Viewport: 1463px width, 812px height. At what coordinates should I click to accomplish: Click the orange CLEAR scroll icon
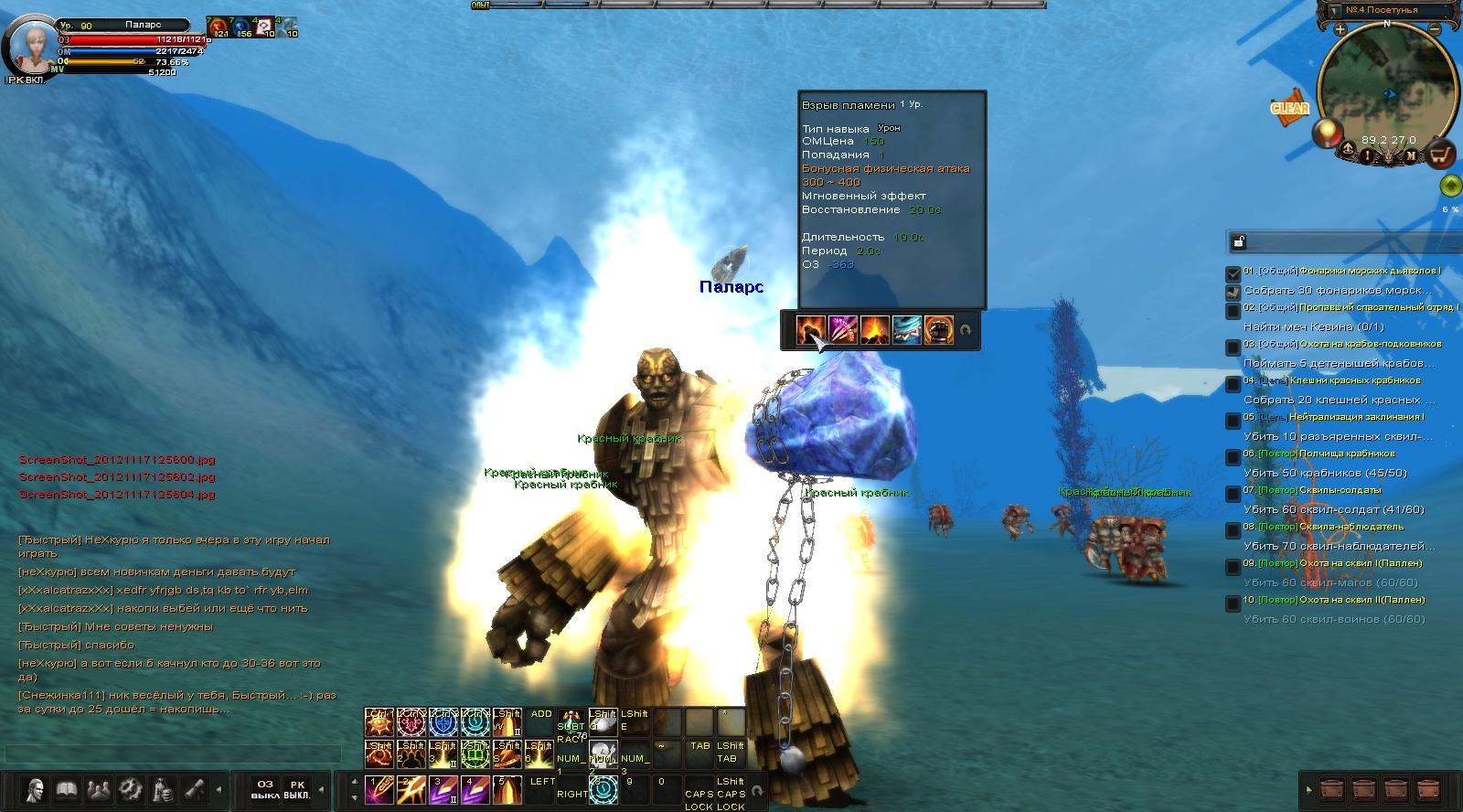(x=1290, y=108)
